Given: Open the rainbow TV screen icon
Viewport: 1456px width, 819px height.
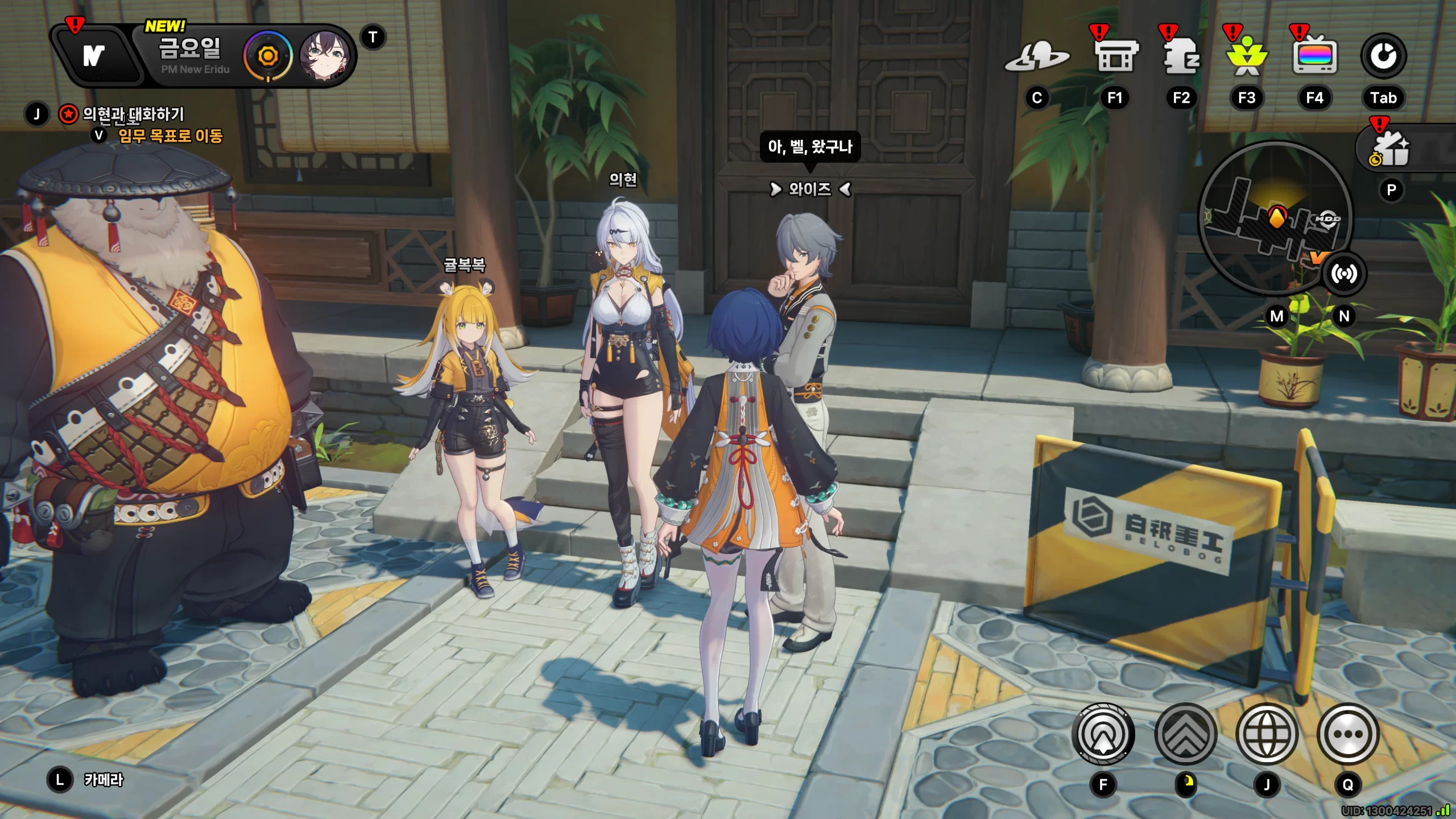Looking at the screenshot, I should point(1314,56).
